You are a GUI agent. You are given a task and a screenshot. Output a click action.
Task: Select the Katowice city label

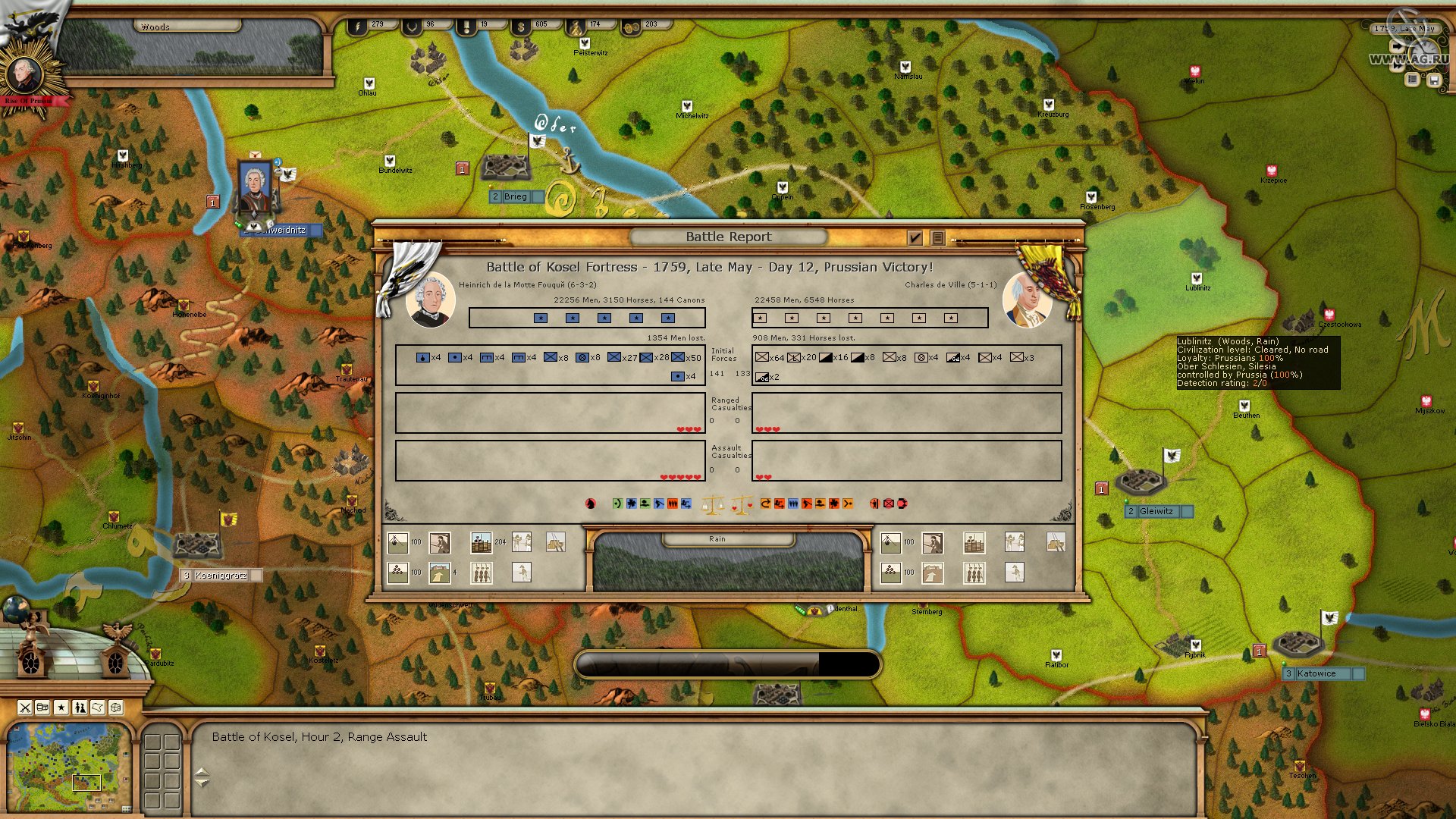(1316, 673)
